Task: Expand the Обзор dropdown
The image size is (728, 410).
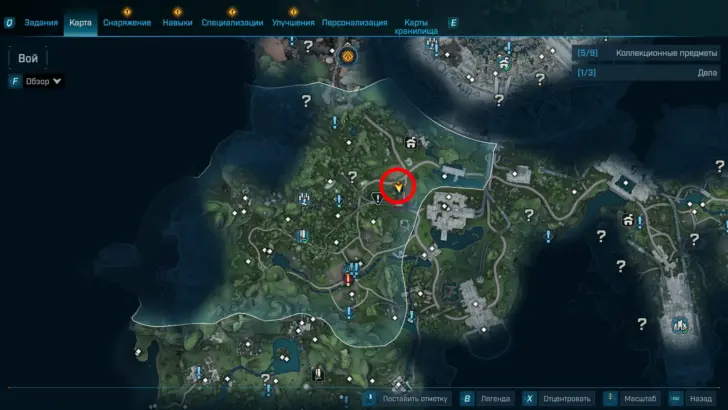Action: pyautogui.click(x=43, y=81)
